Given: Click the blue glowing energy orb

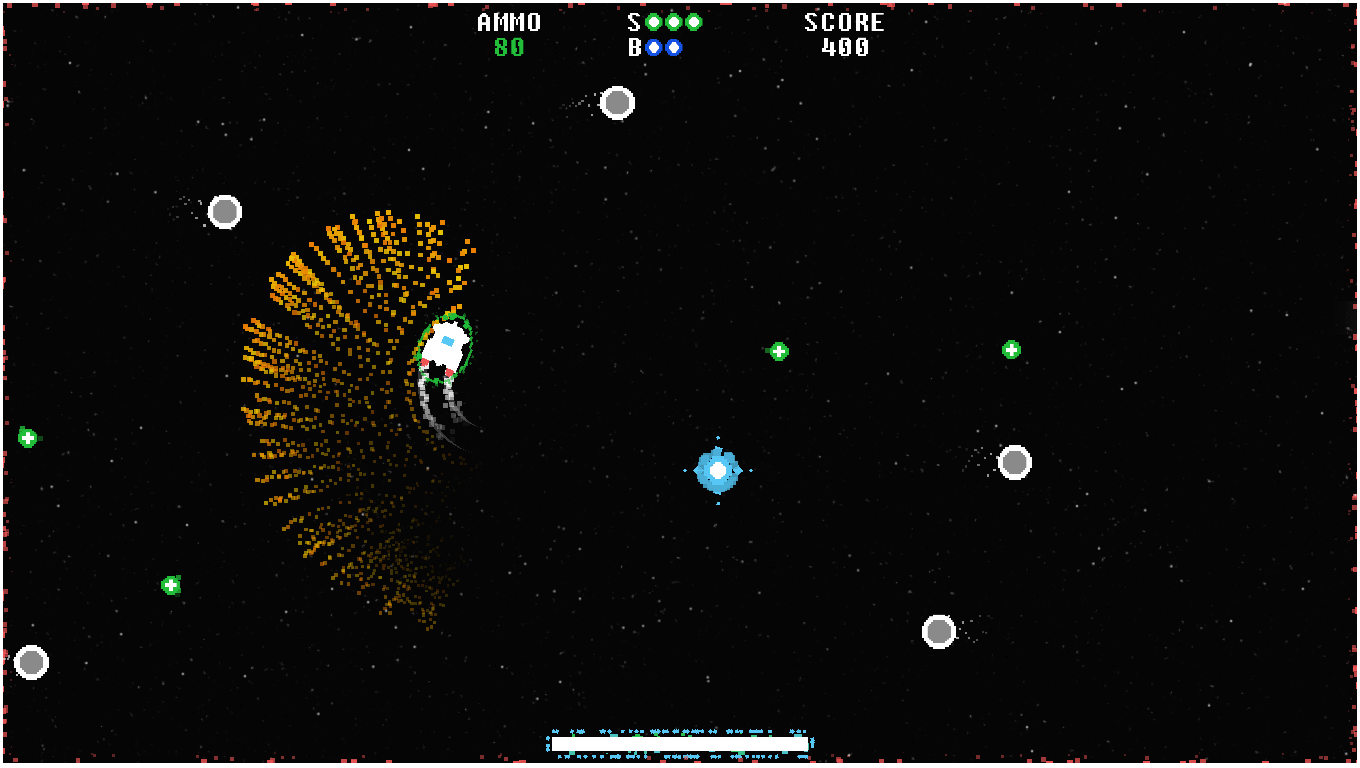Looking at the screenshot, I should (717, 471).
